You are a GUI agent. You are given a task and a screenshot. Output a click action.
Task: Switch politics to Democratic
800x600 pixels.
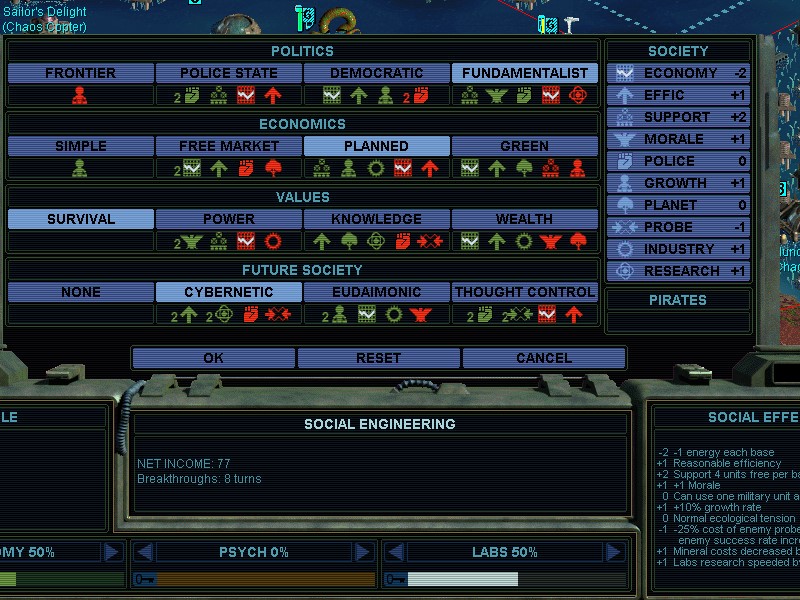click(377, 73)
